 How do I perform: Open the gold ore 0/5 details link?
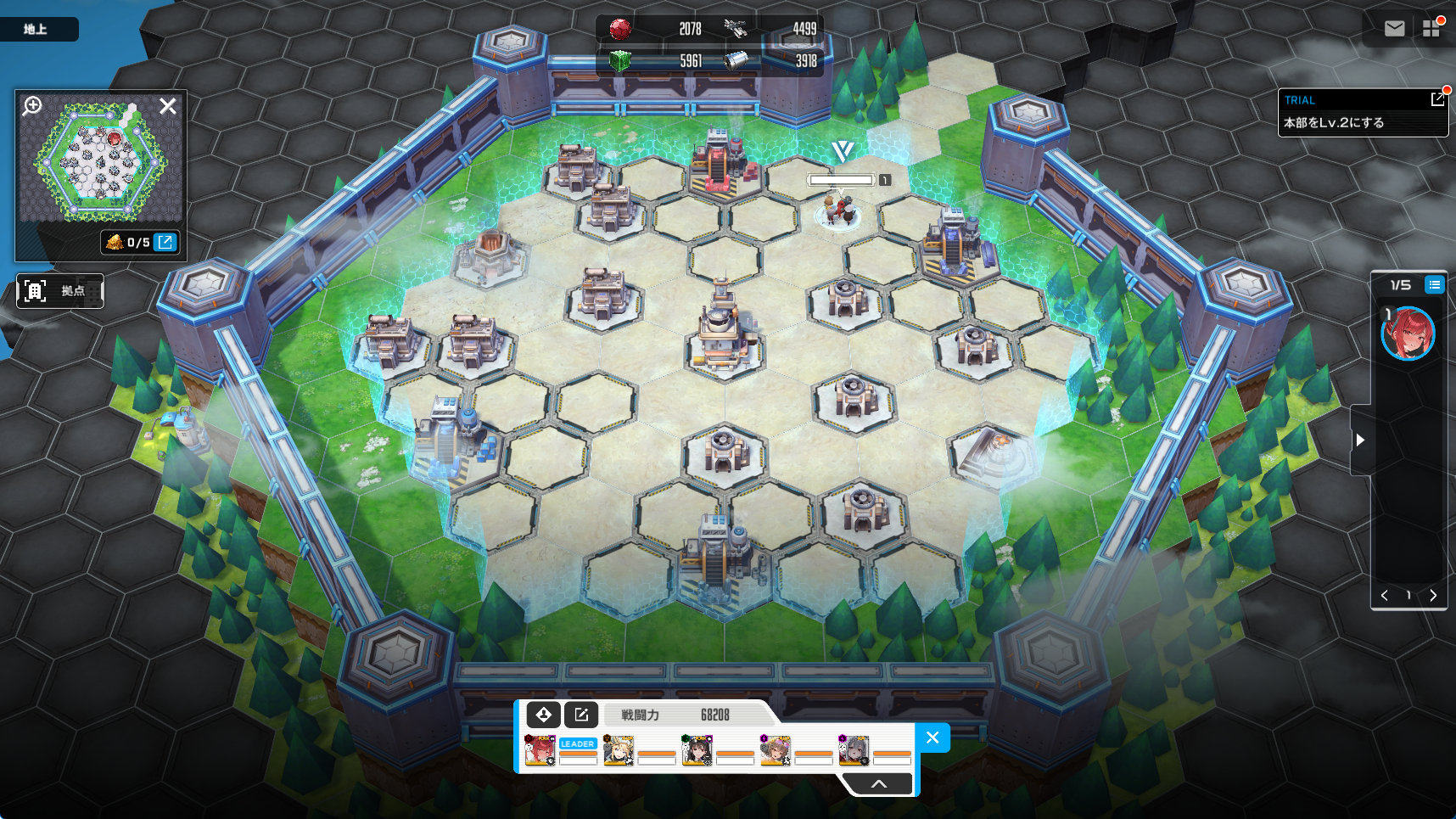click(165, 242)
